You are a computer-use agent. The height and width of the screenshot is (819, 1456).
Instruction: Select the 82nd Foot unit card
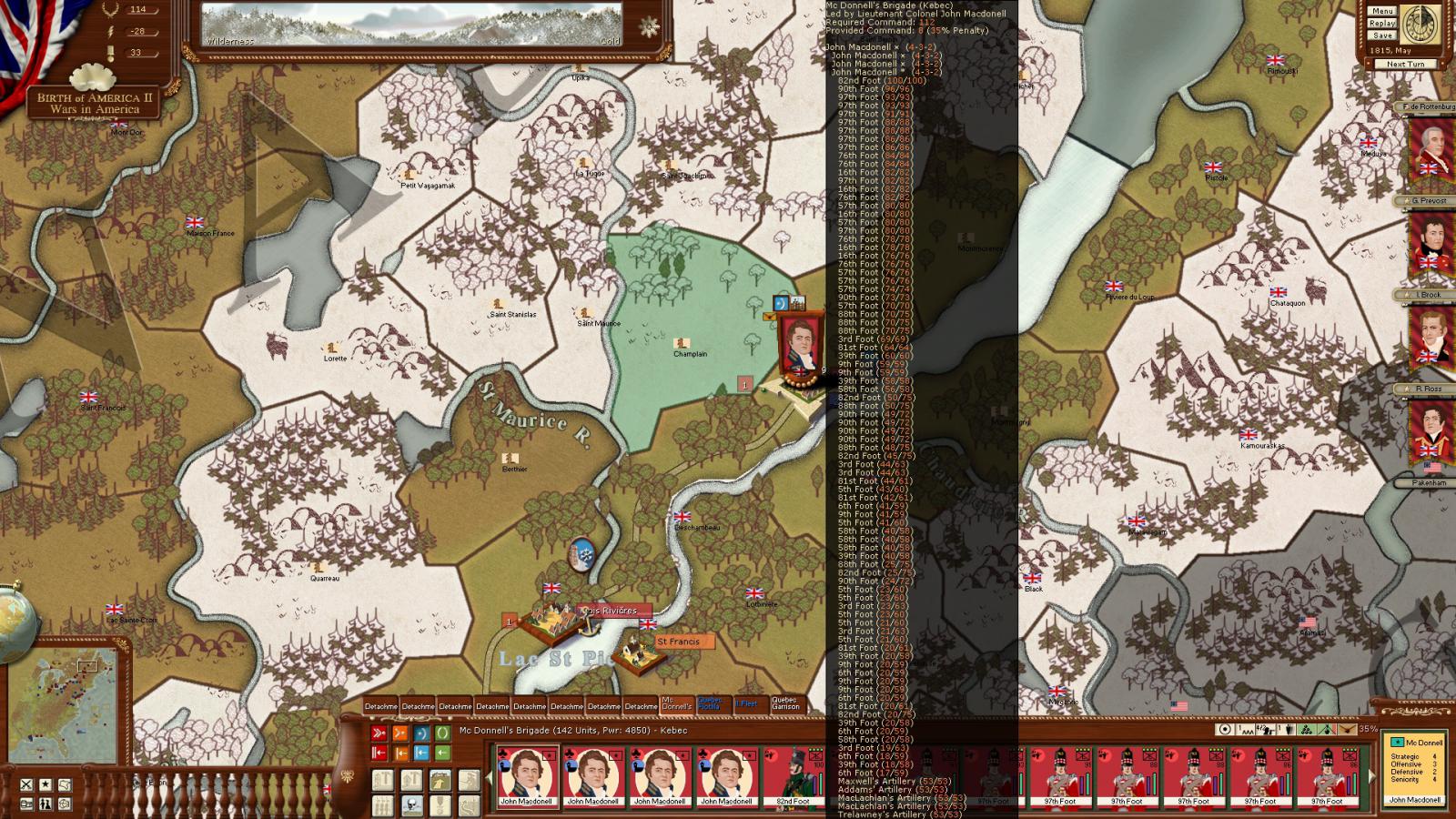(793, 778)
